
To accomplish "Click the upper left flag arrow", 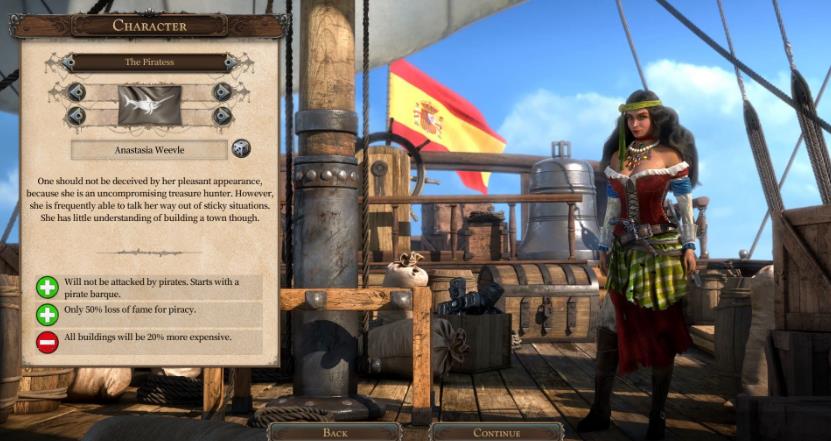I will point(77,92).
